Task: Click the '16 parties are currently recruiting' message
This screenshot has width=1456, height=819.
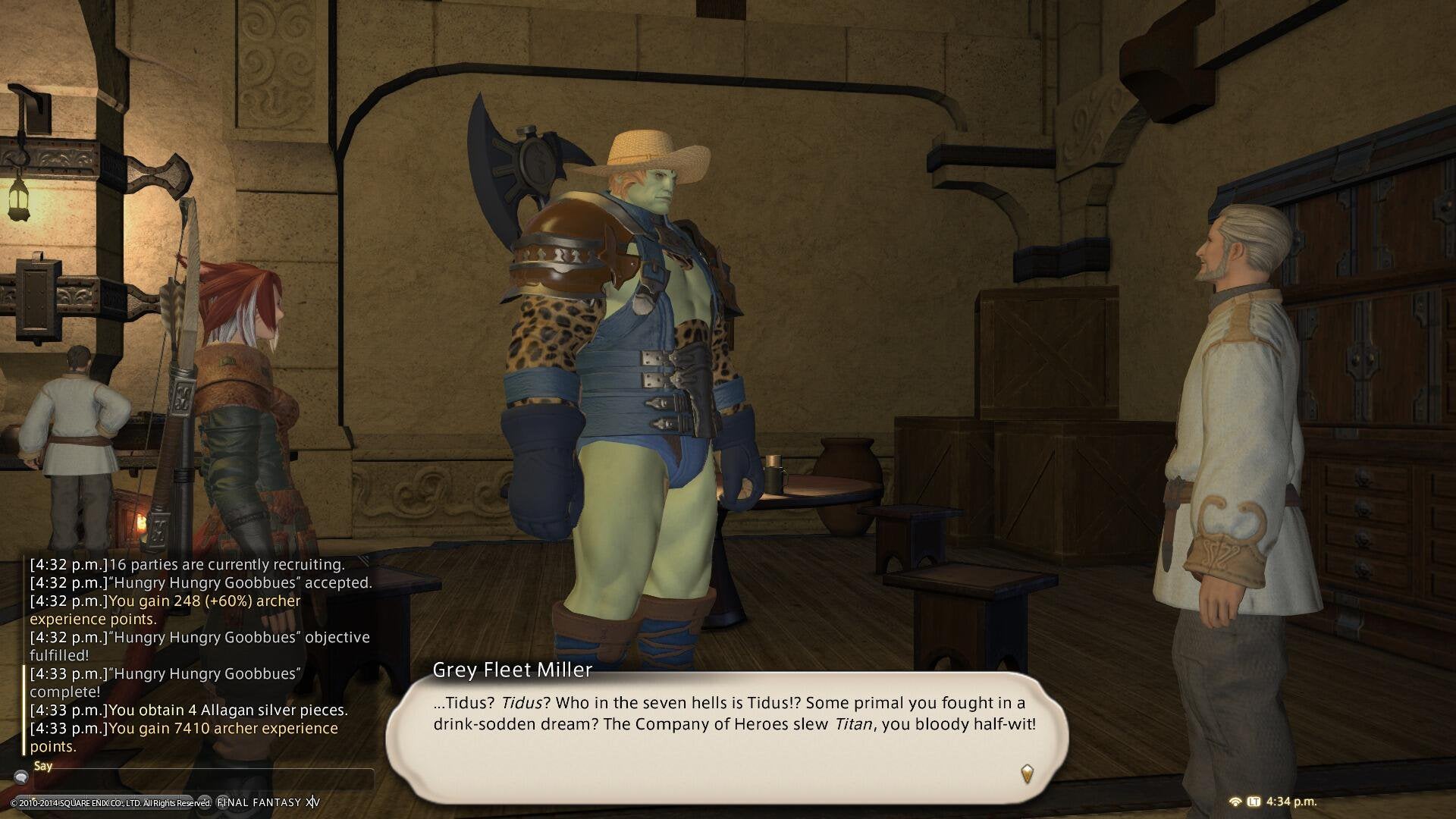Action: tap(187, 564)
